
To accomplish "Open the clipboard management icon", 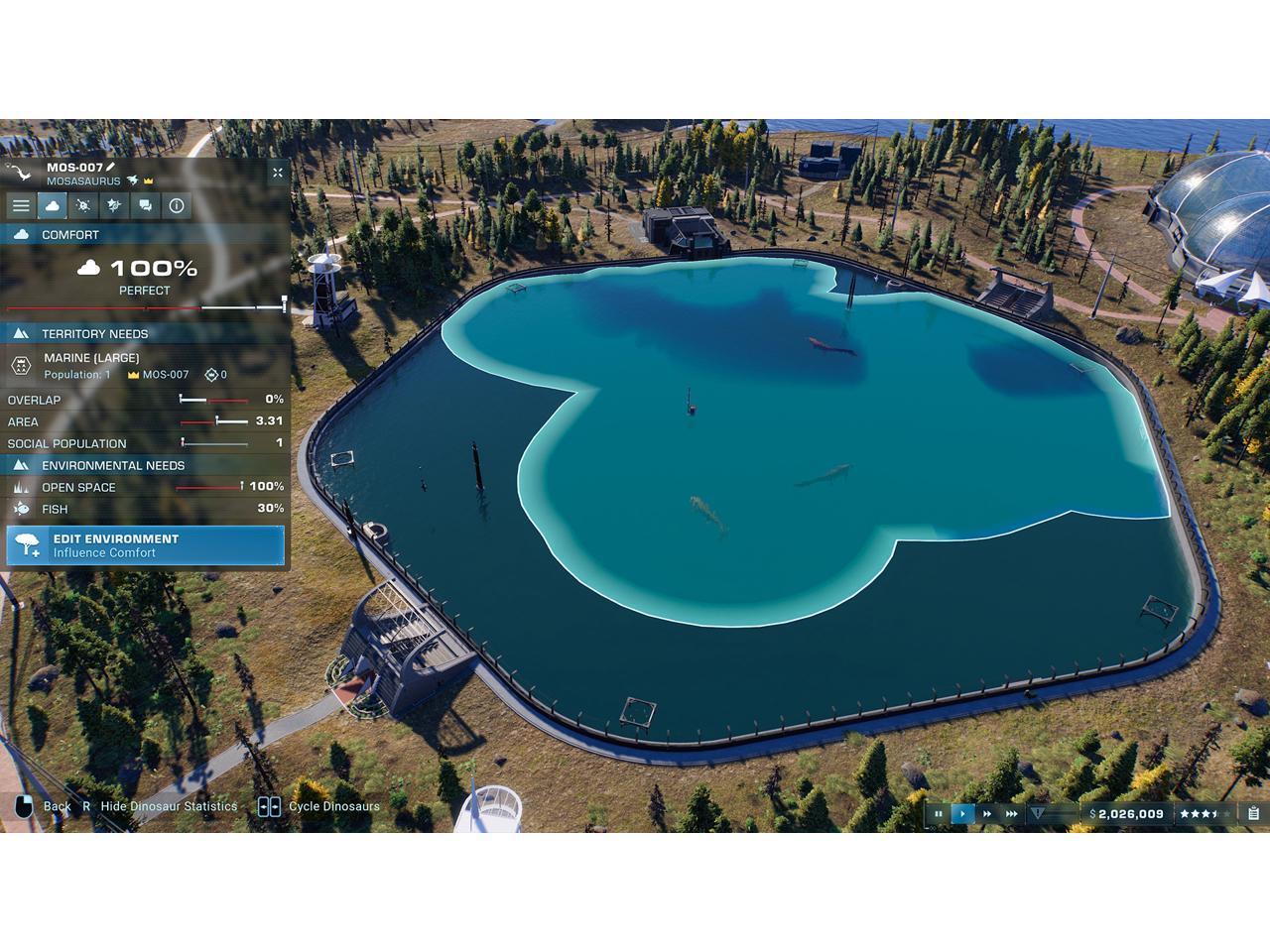I will (x=1254, y=814).
